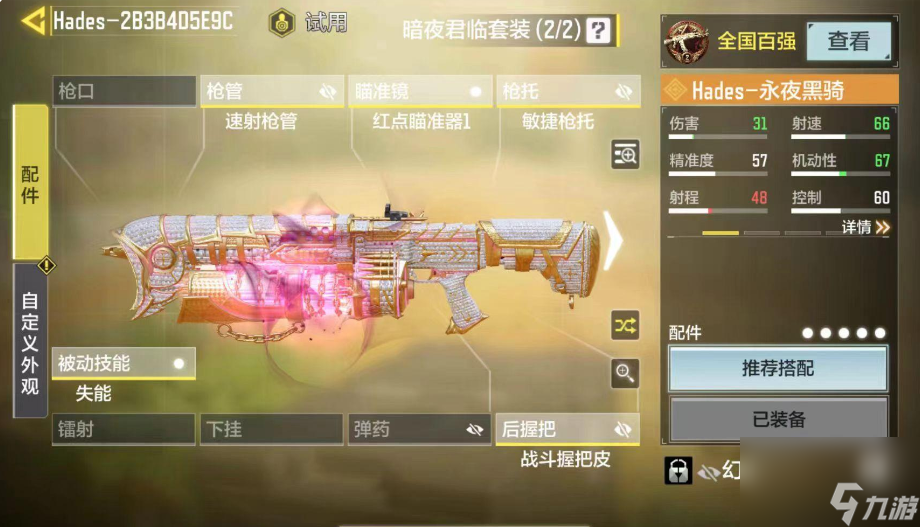The width and height of the screenshot is (920, 527).
Task: Click the 推荐搭配 recommended loadout button
Action: [777, 368]
